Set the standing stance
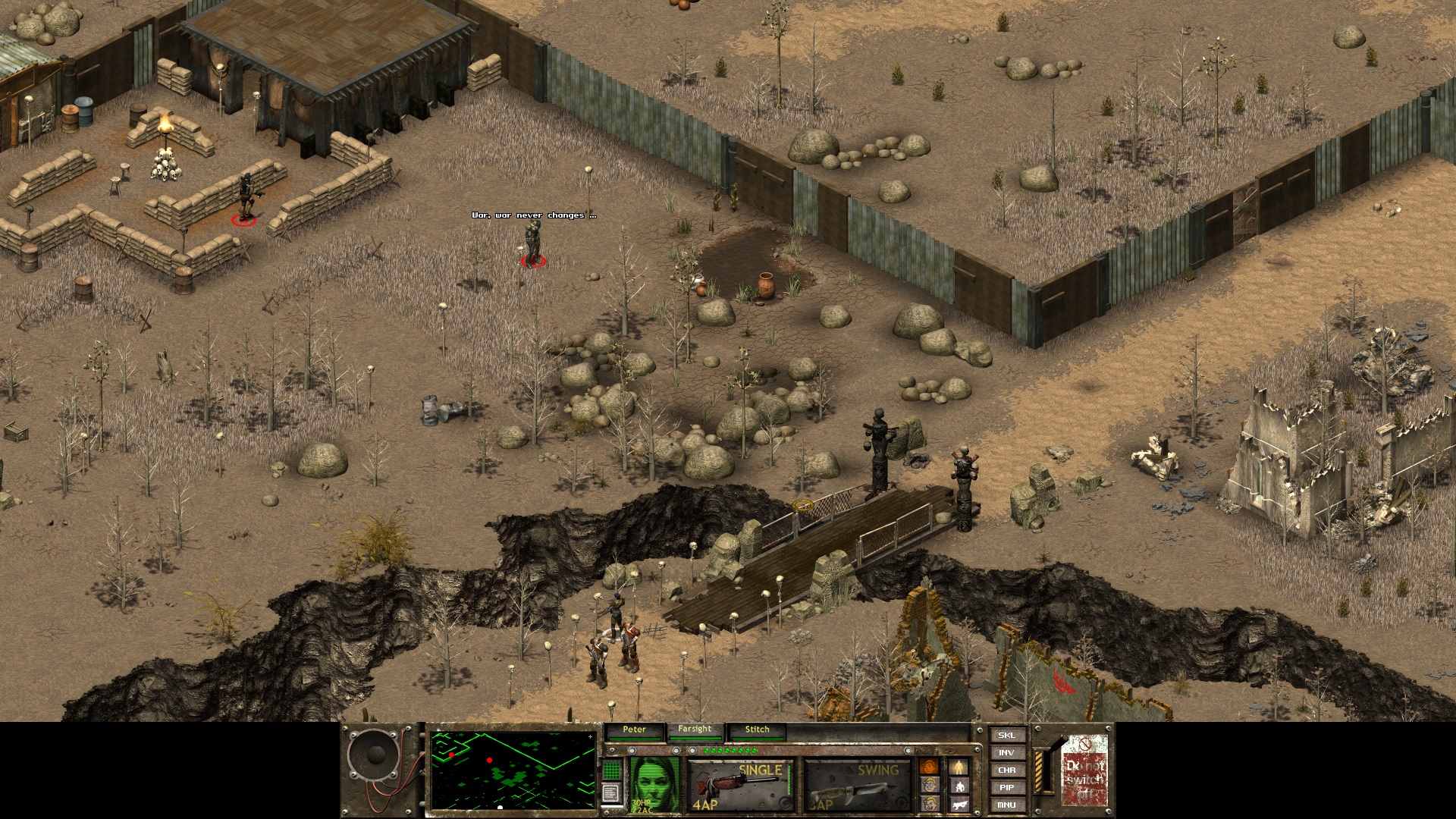Viewport: 1456px width, 819px height. pyautogui.click(x=959, y=767)
